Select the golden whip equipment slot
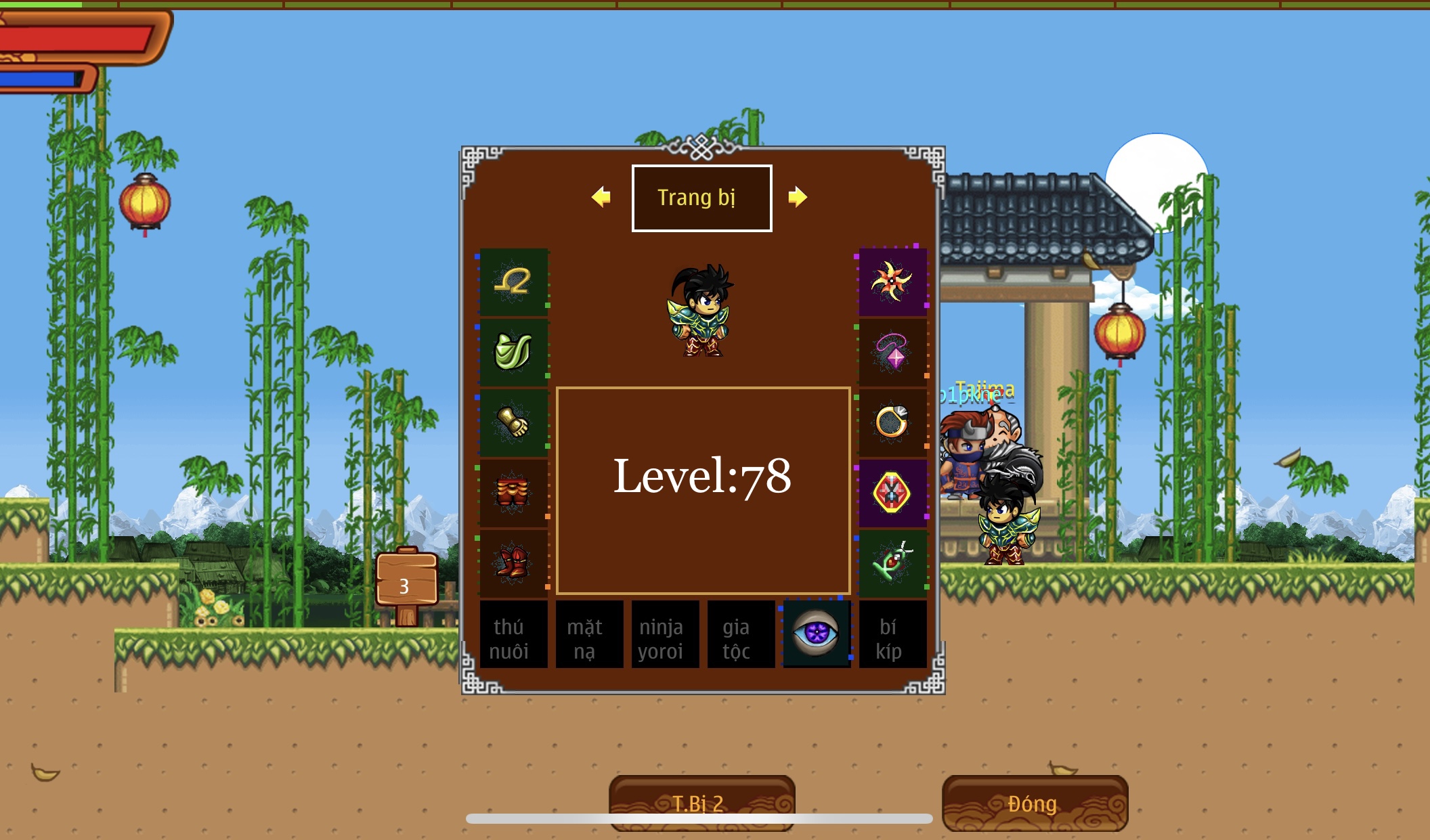1430x840 pixels. pos(513,282)
